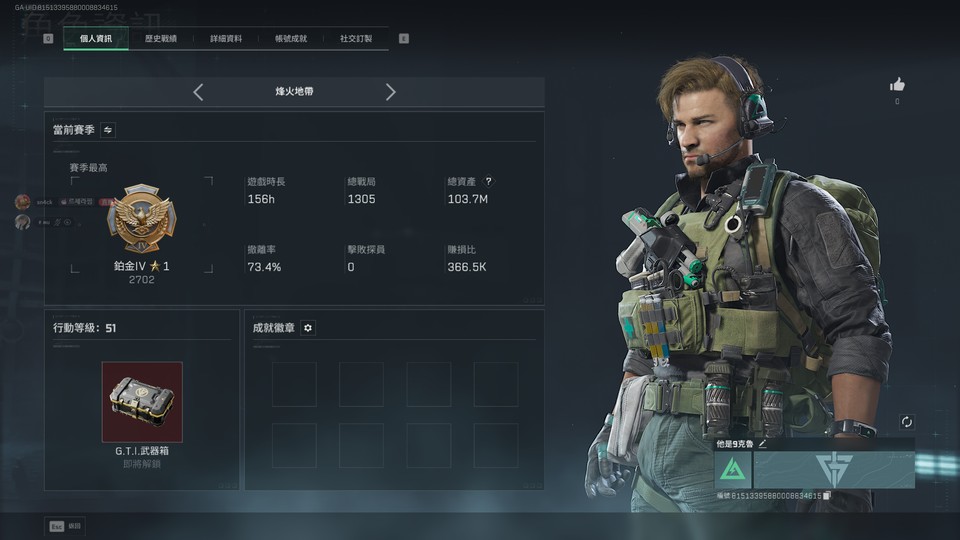Screen dimensions: 960x540
Task: Select the G.T.I.武器箱 reward tile
Action: [142, 402]
